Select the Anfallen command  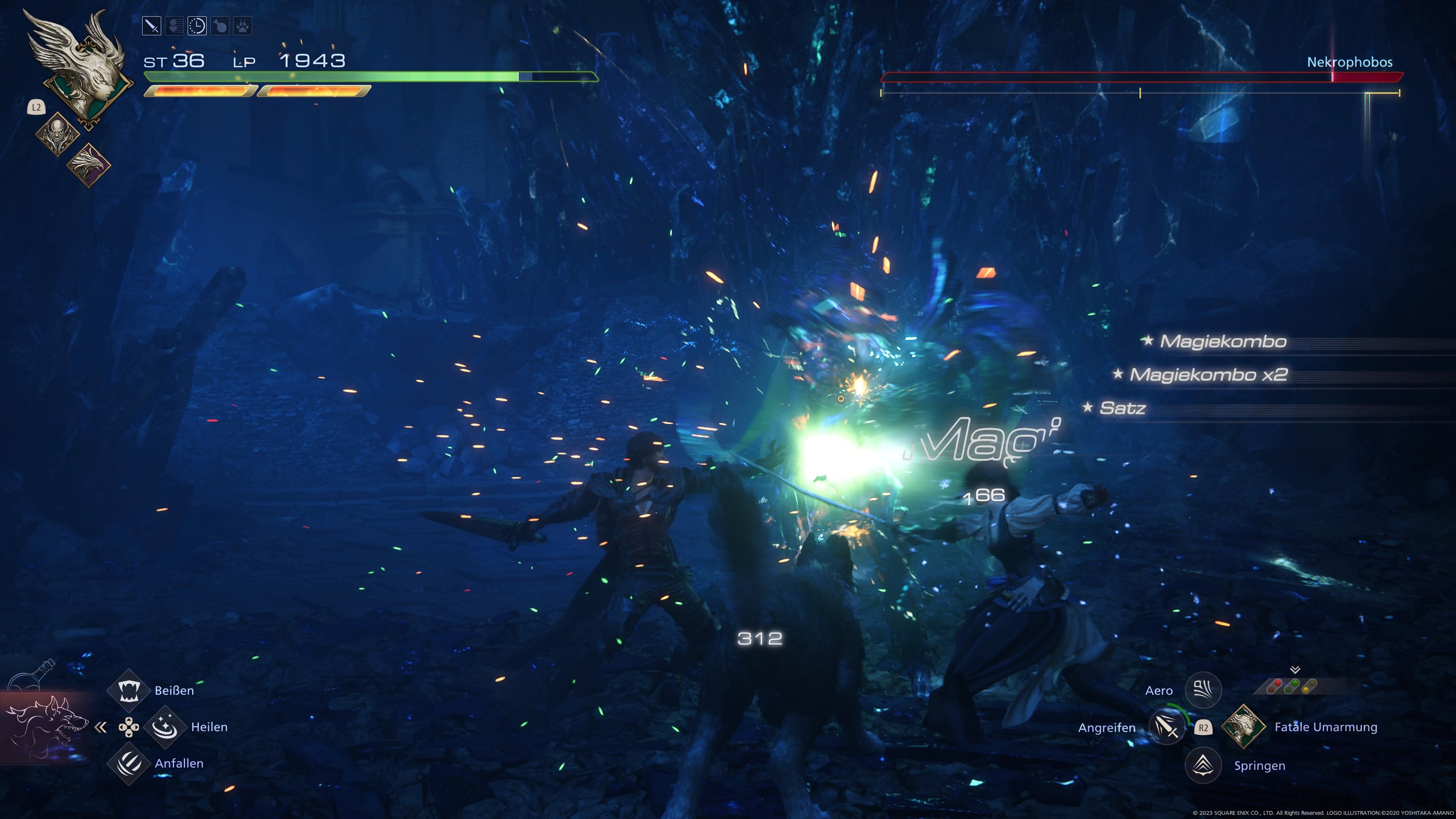(129, 763)
